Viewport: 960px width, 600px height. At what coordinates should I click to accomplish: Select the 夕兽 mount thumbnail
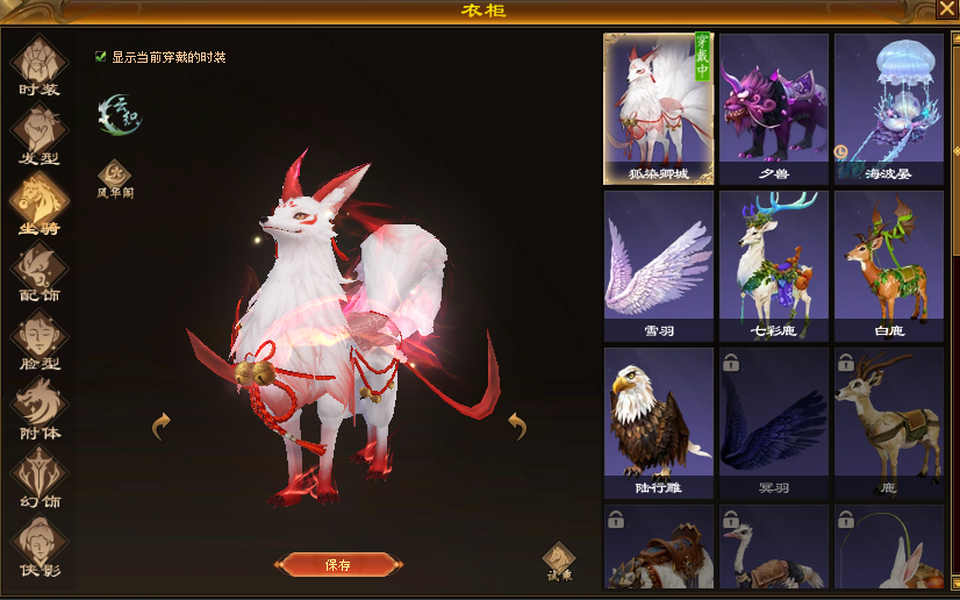(x=774, y=108)
